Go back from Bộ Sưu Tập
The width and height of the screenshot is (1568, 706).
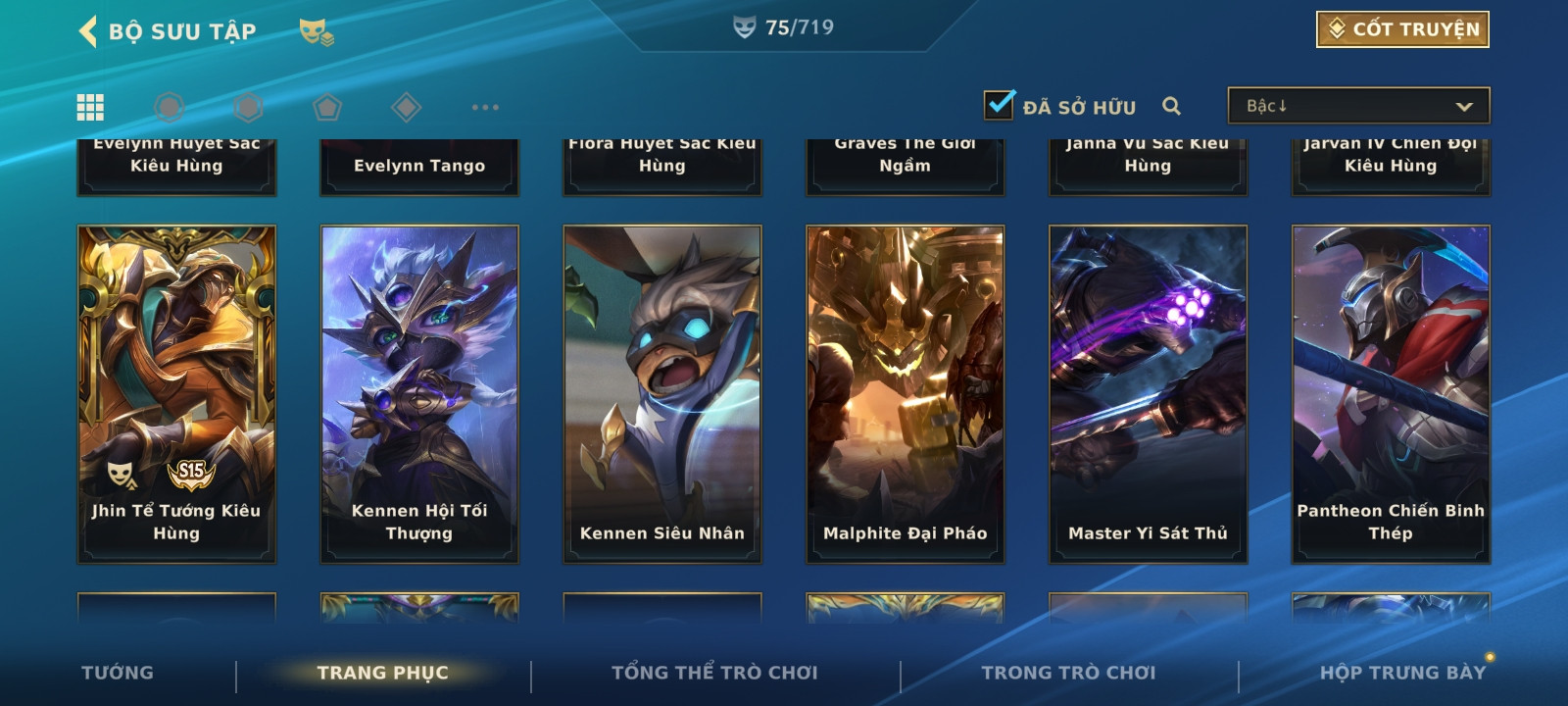point(89,31)
